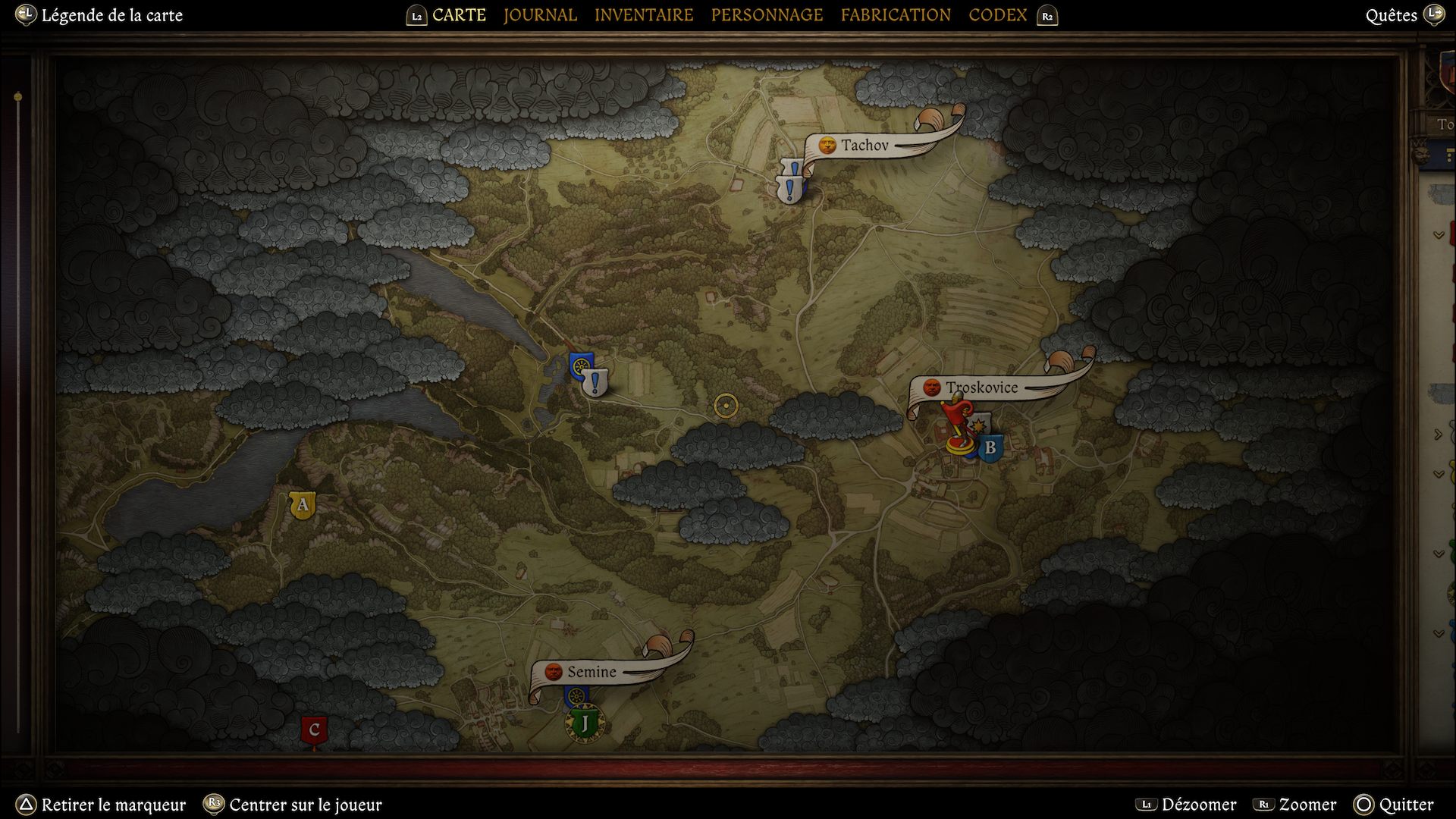The height and width of the screenshot is (819, 1456).
Task: Select the Troskovice town banner
Action: (981, 388)
